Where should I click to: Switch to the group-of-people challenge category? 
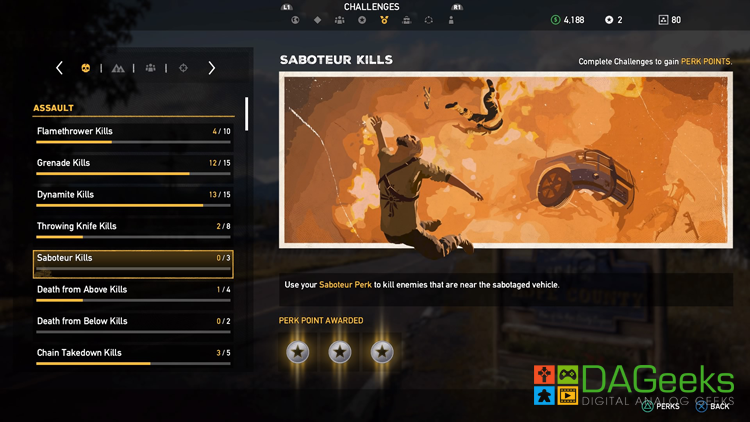[x=150, y=68]
